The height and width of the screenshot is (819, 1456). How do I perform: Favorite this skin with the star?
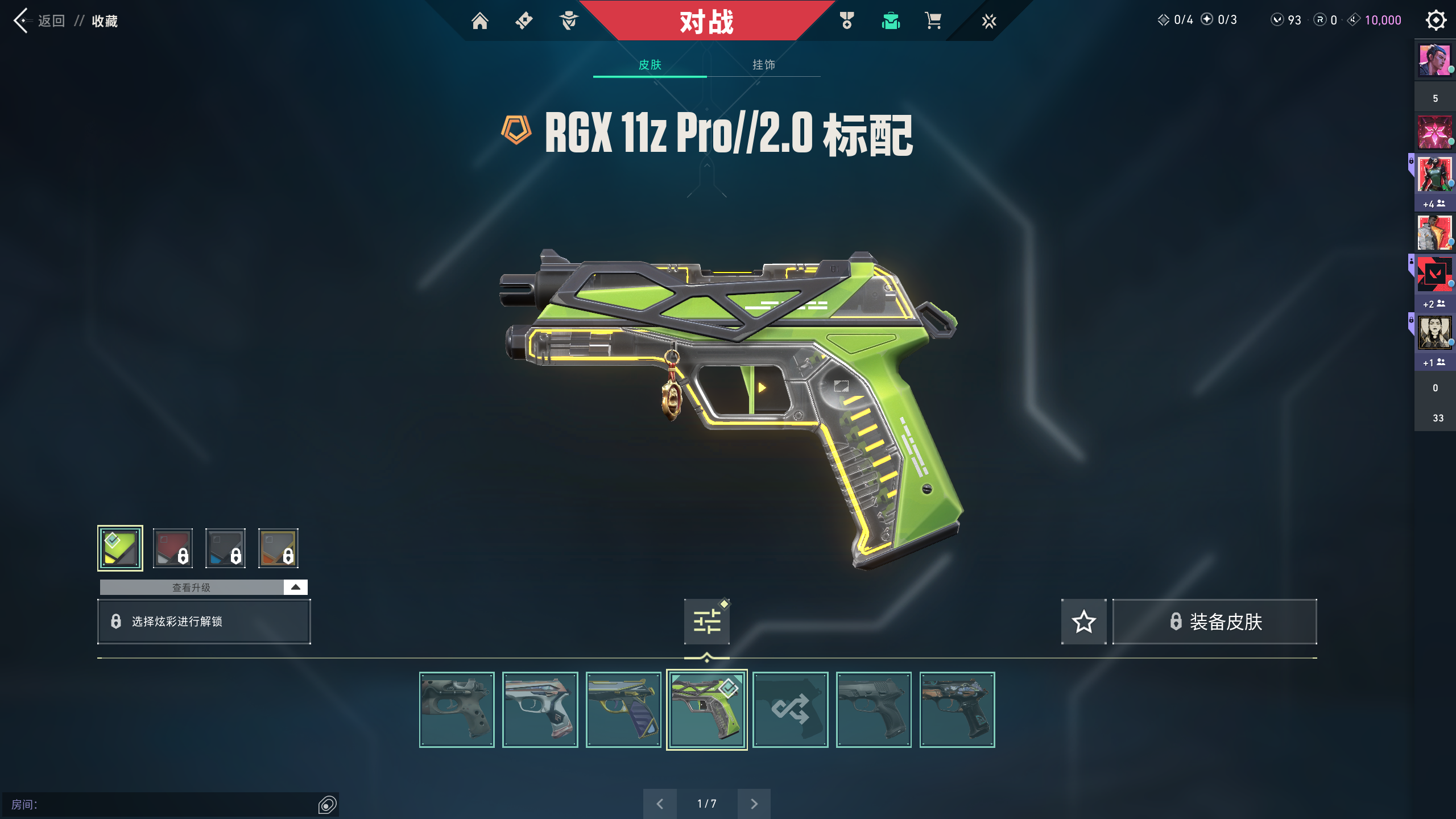[1083, 621]
